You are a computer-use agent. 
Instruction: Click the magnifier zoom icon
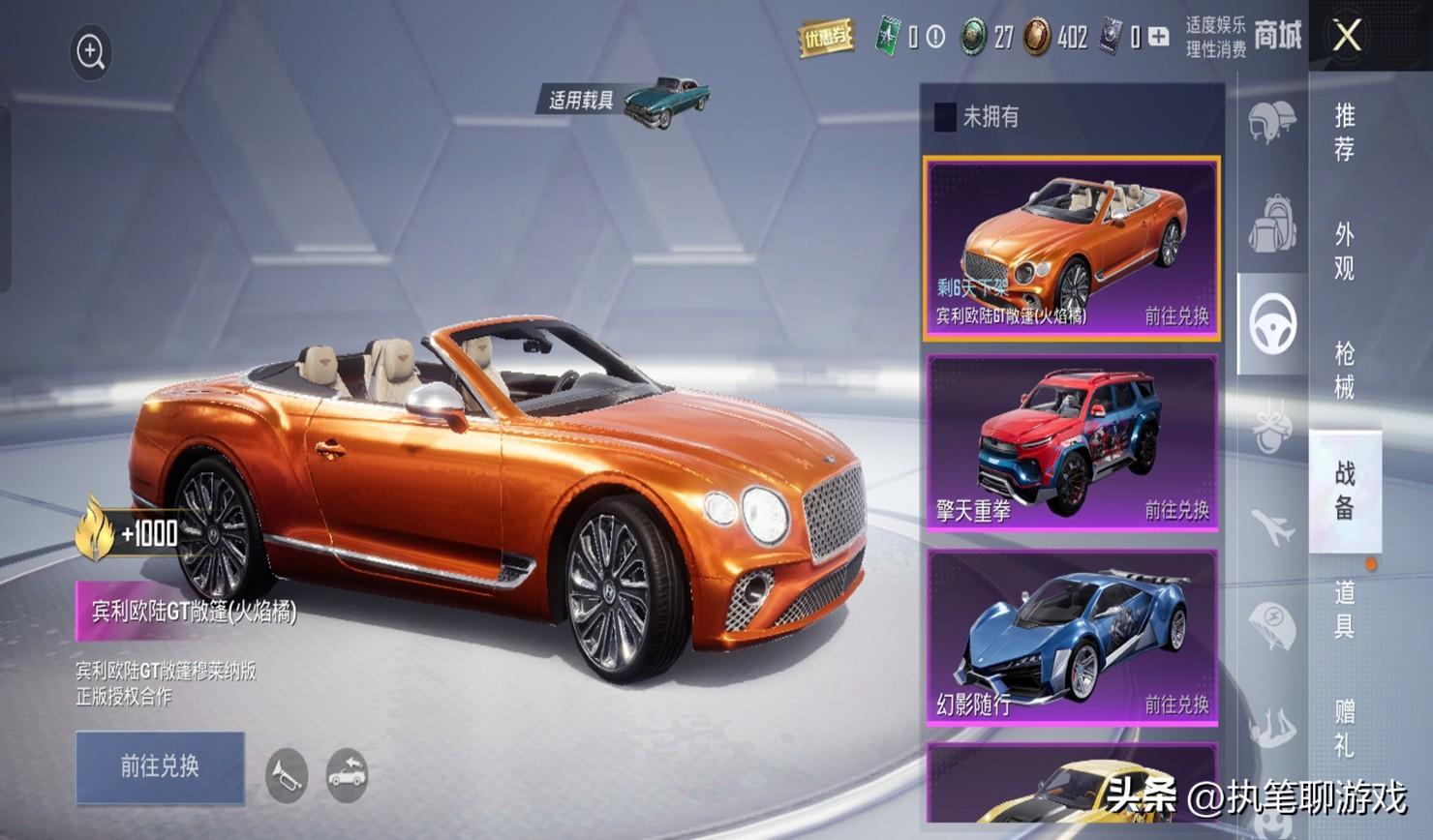pyautogui.click(x=91, y=52)
